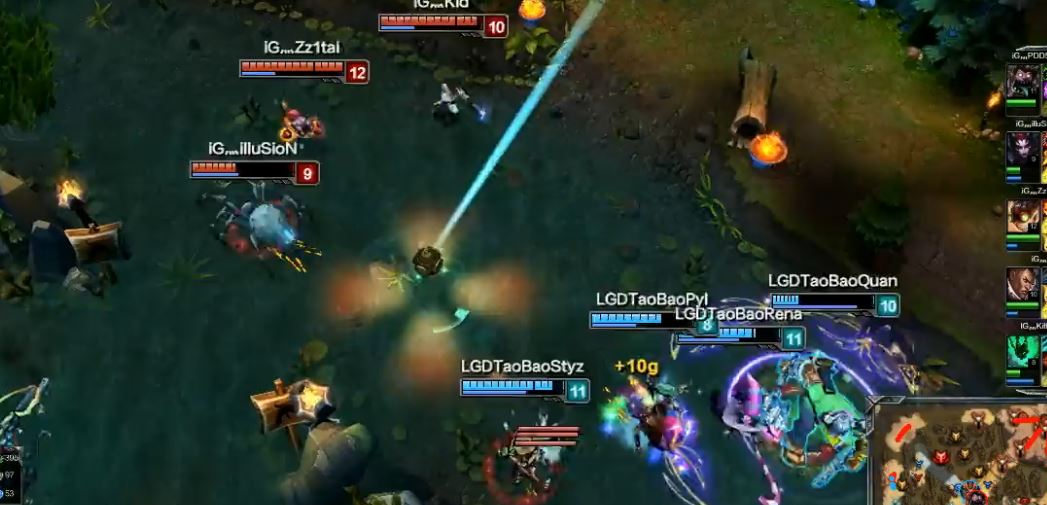The image size is (1047, 505).
Task: Select iG PDD's champion portrait
Action: tap(1022, 81)
